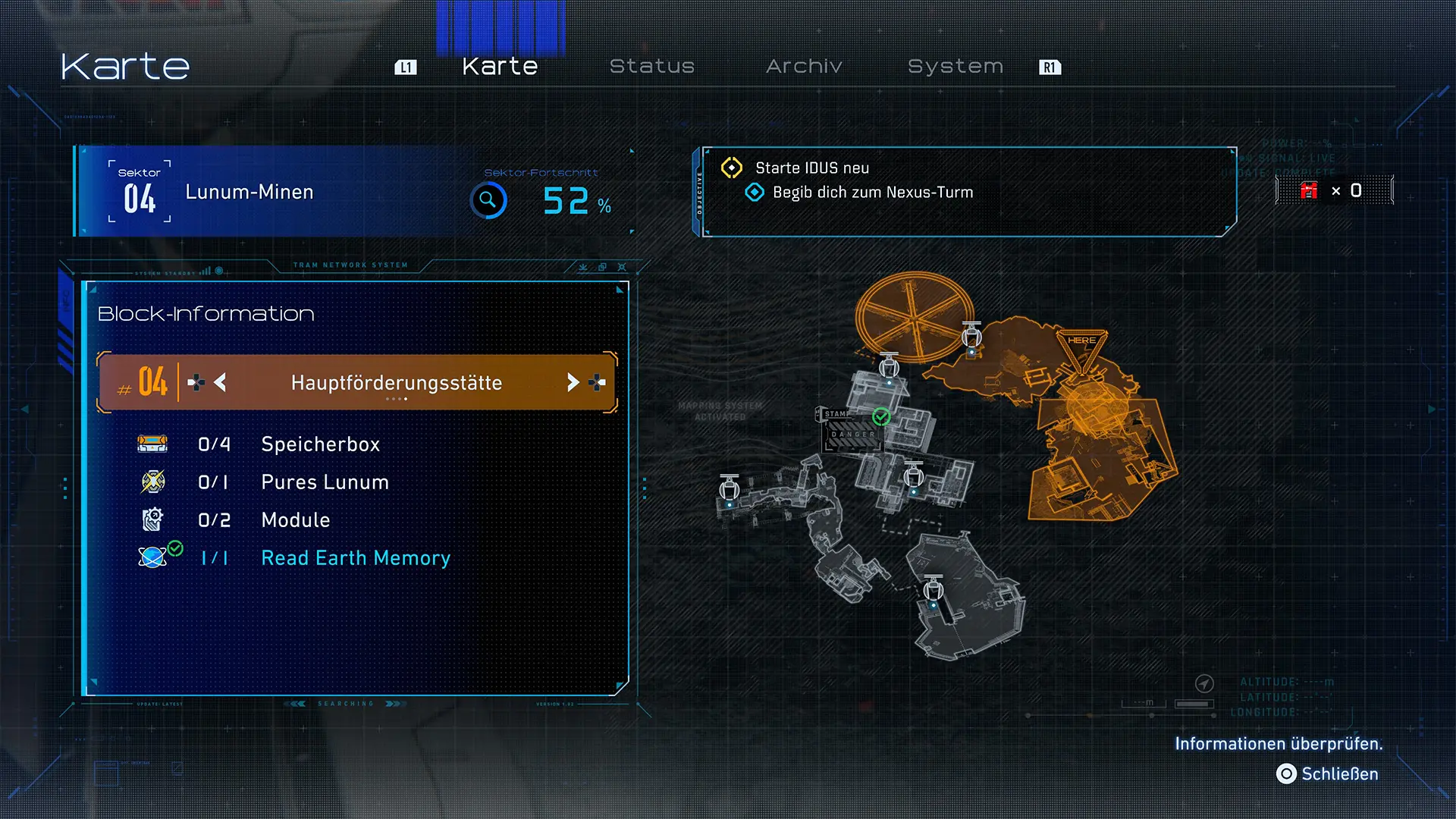Image resolution: width=1456 pixels, height=819 pixels.
Task: Show the previous block with the left arrow
Action: tap(221, 382)
